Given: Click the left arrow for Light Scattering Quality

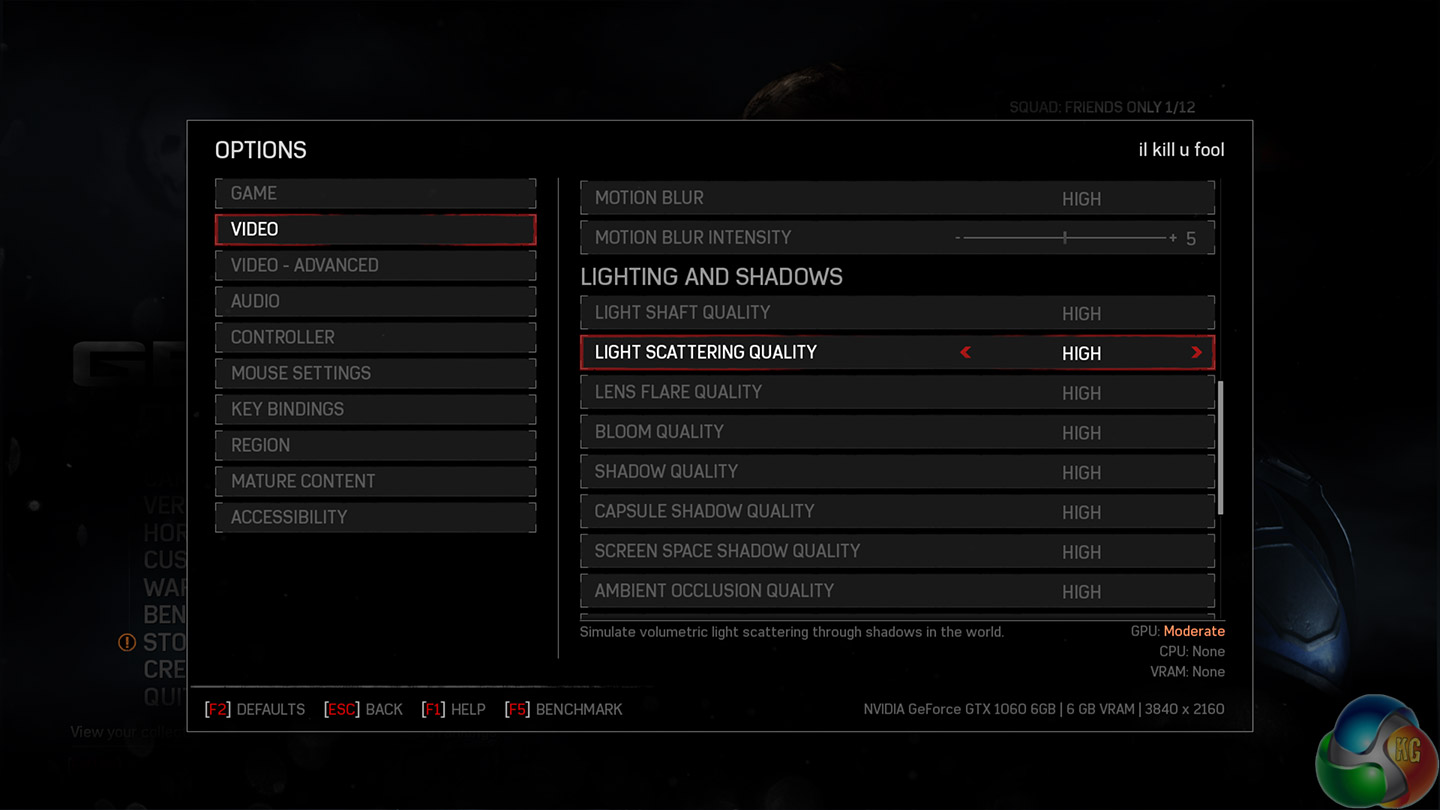Looking at the screenshot, I should 965,352.
